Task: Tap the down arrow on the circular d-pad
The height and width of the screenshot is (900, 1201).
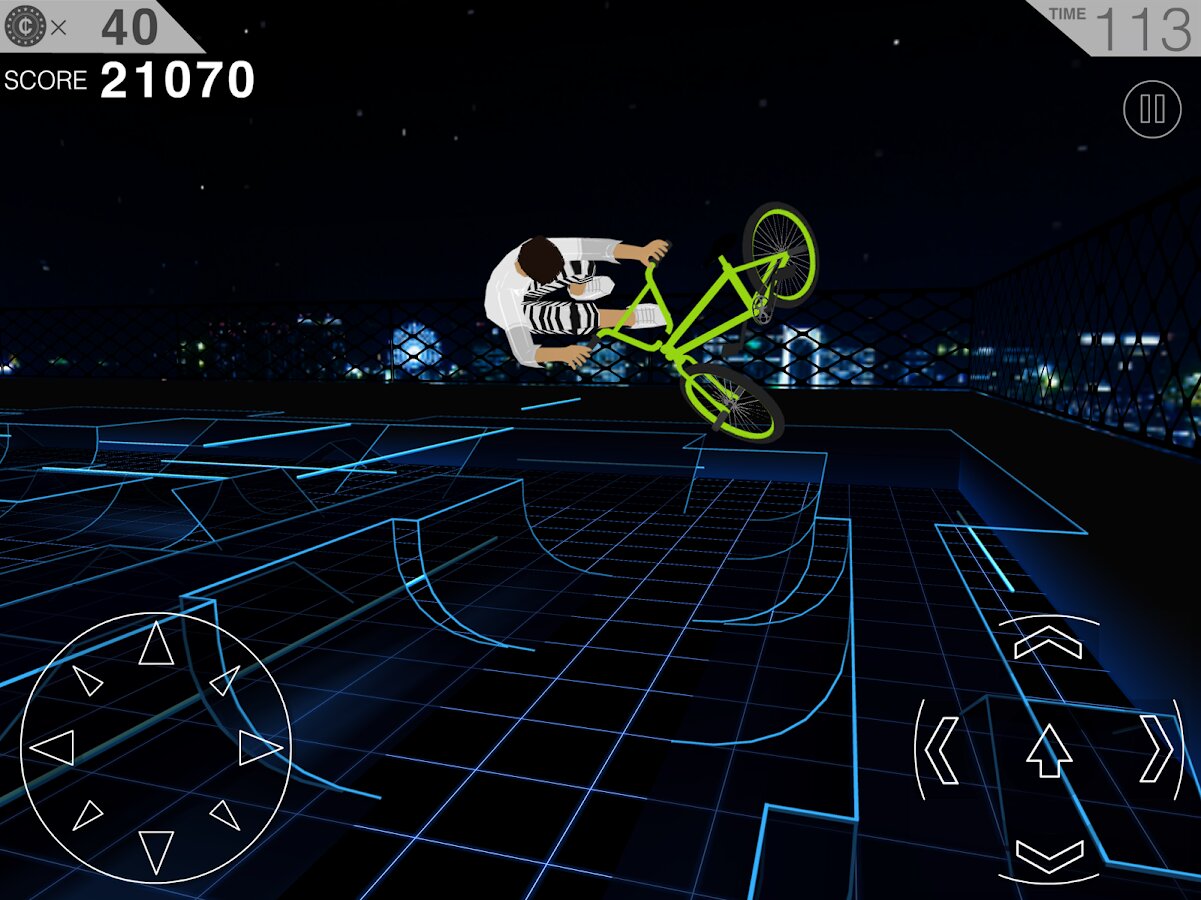Action: (156, 850)
